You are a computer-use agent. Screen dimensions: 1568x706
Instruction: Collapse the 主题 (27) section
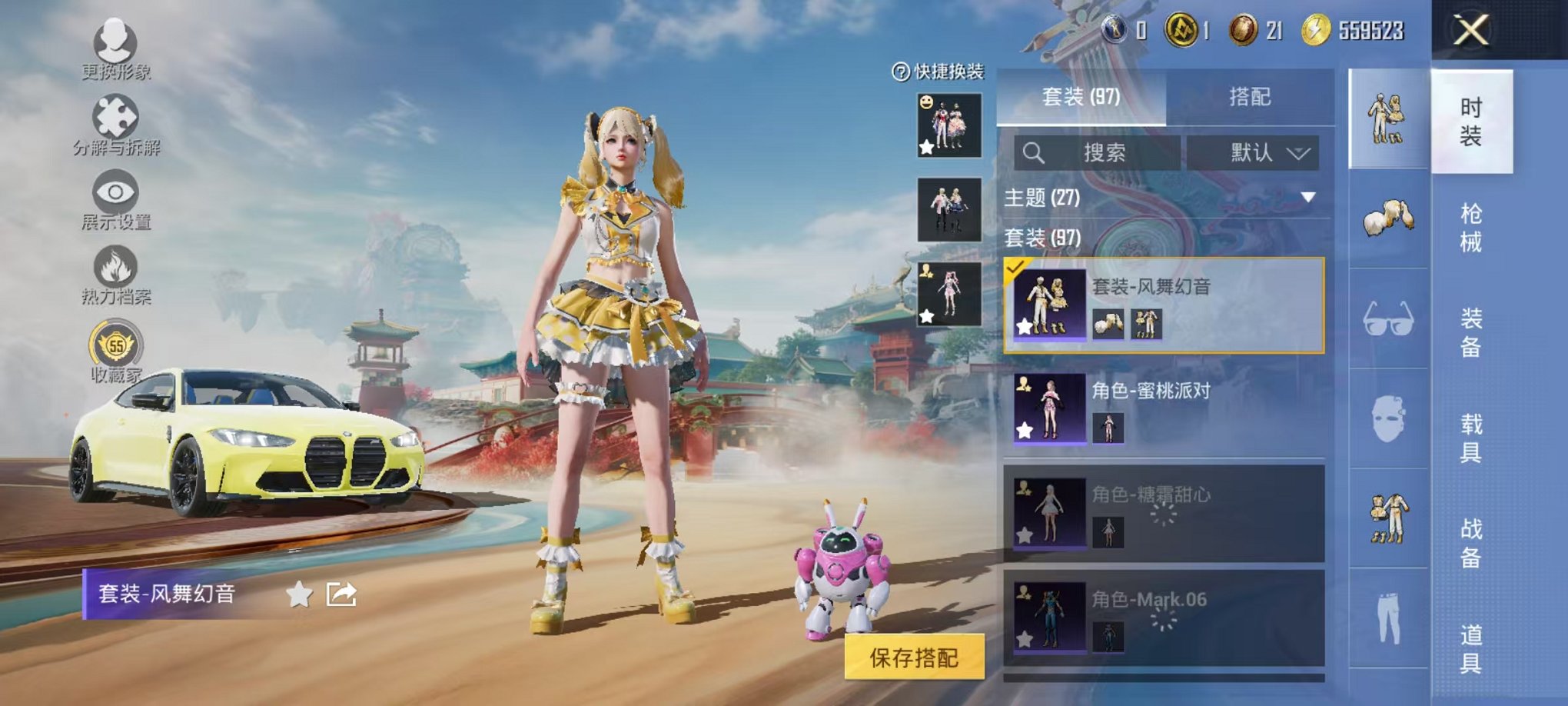pyautogui.click(x=1307, y=196)
